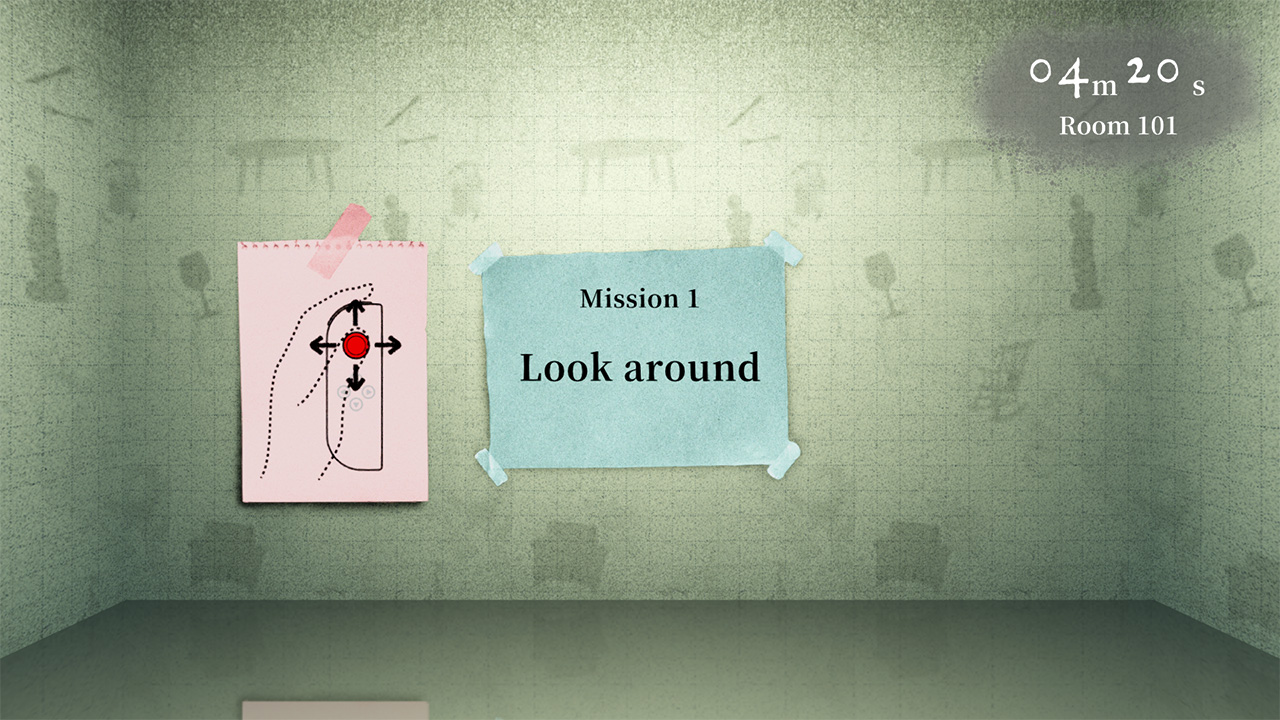Click the red joystick icon on the pink note

point(357,346)
